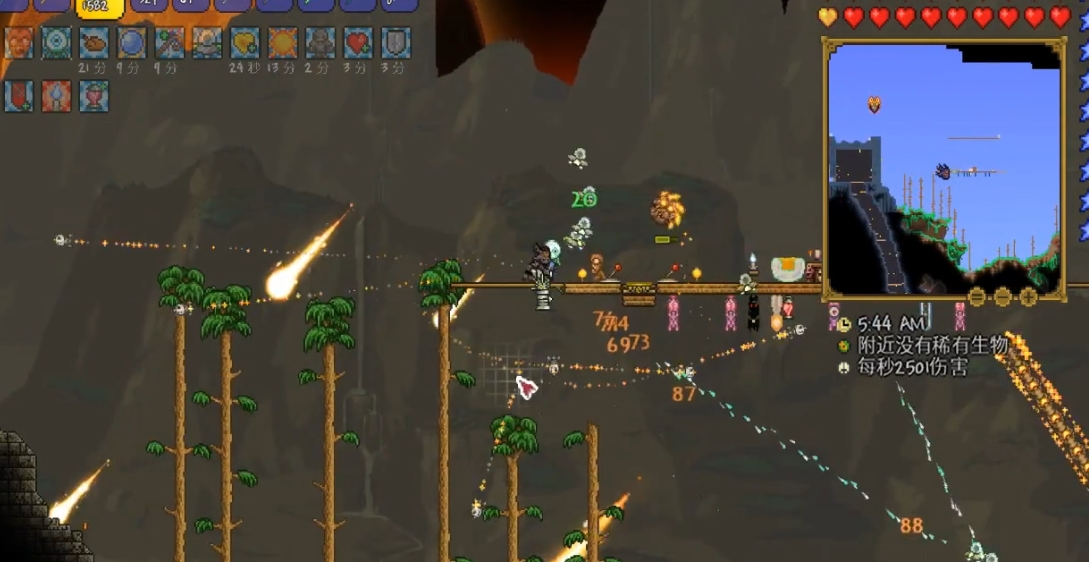Click the minimap zoom-in plus button
Screen dimensions: 1089x562
(x=1028, y=297)
